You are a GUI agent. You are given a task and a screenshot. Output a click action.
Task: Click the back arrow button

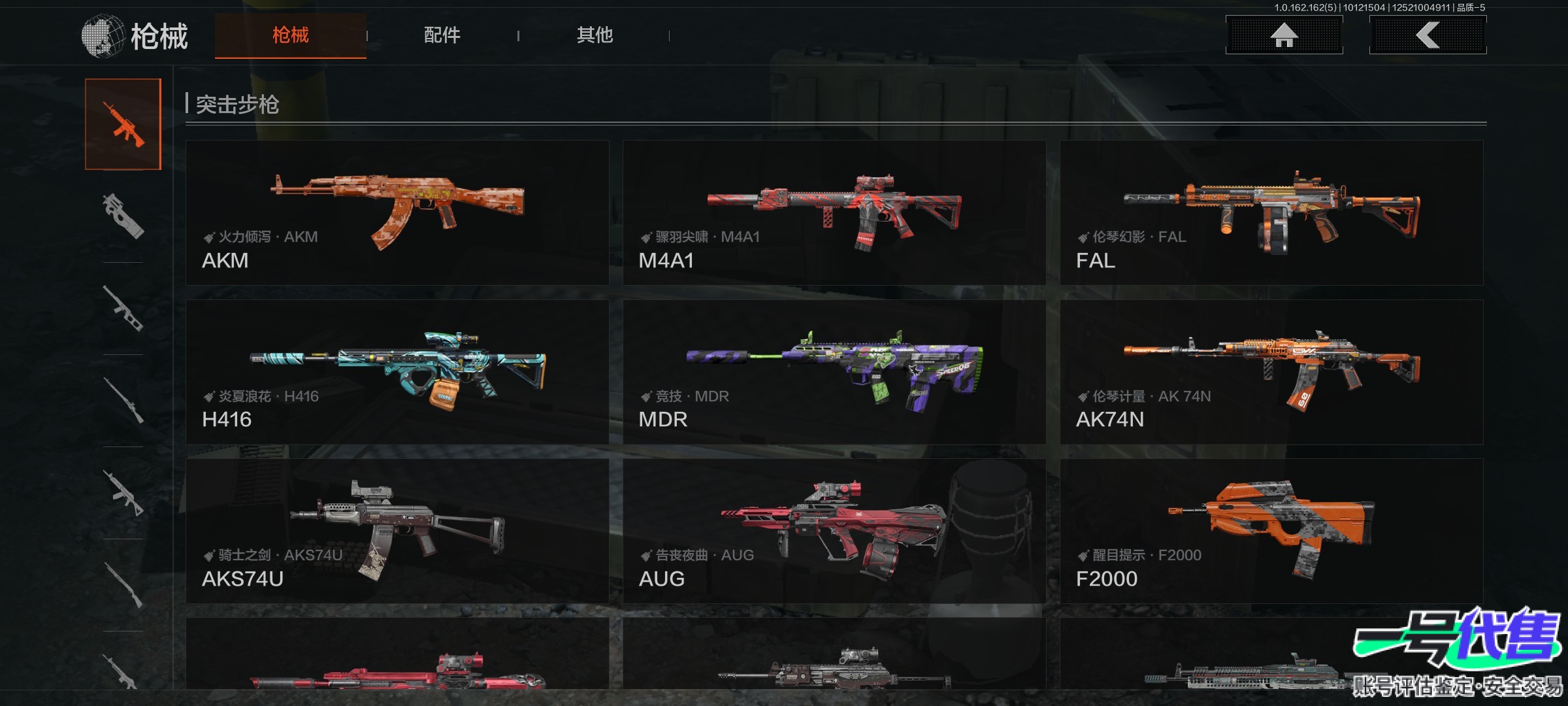pyautogui.click(x=1428, y=35)
